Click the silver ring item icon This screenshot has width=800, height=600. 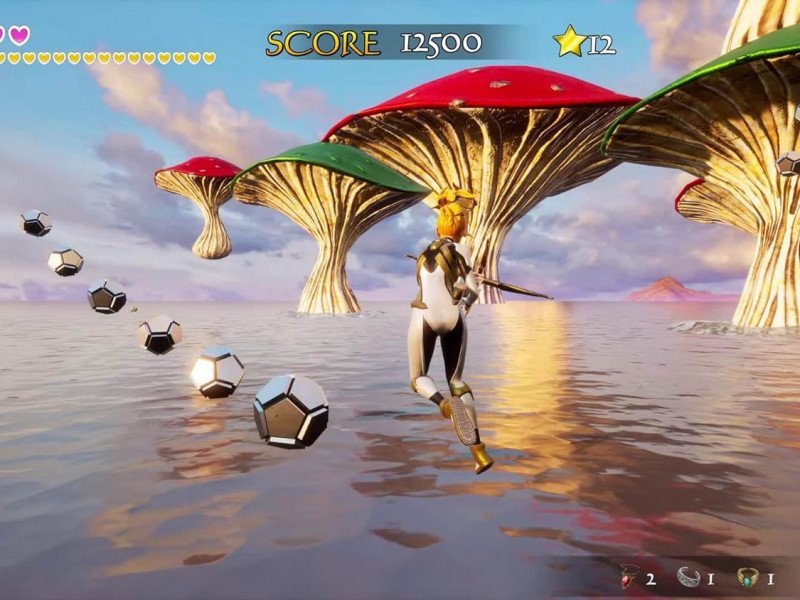689,576
